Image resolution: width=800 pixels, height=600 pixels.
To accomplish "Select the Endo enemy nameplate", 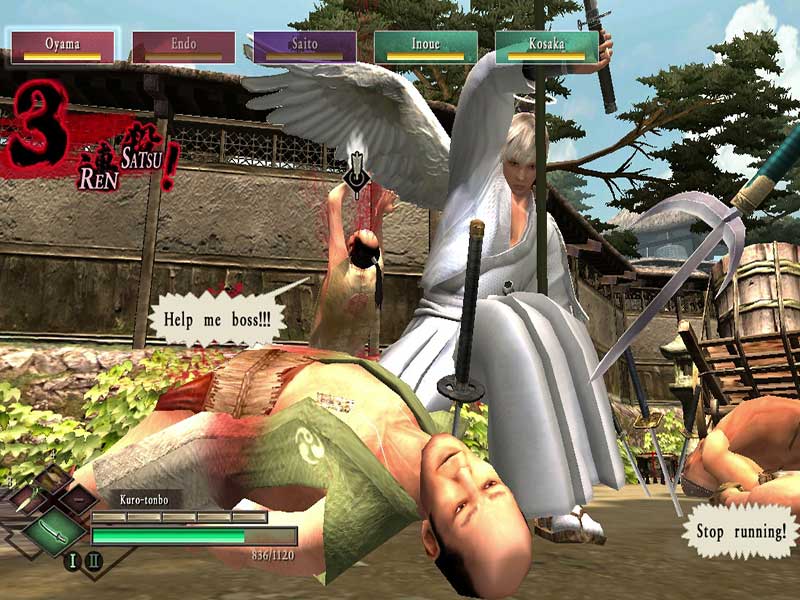I will 184,46.
